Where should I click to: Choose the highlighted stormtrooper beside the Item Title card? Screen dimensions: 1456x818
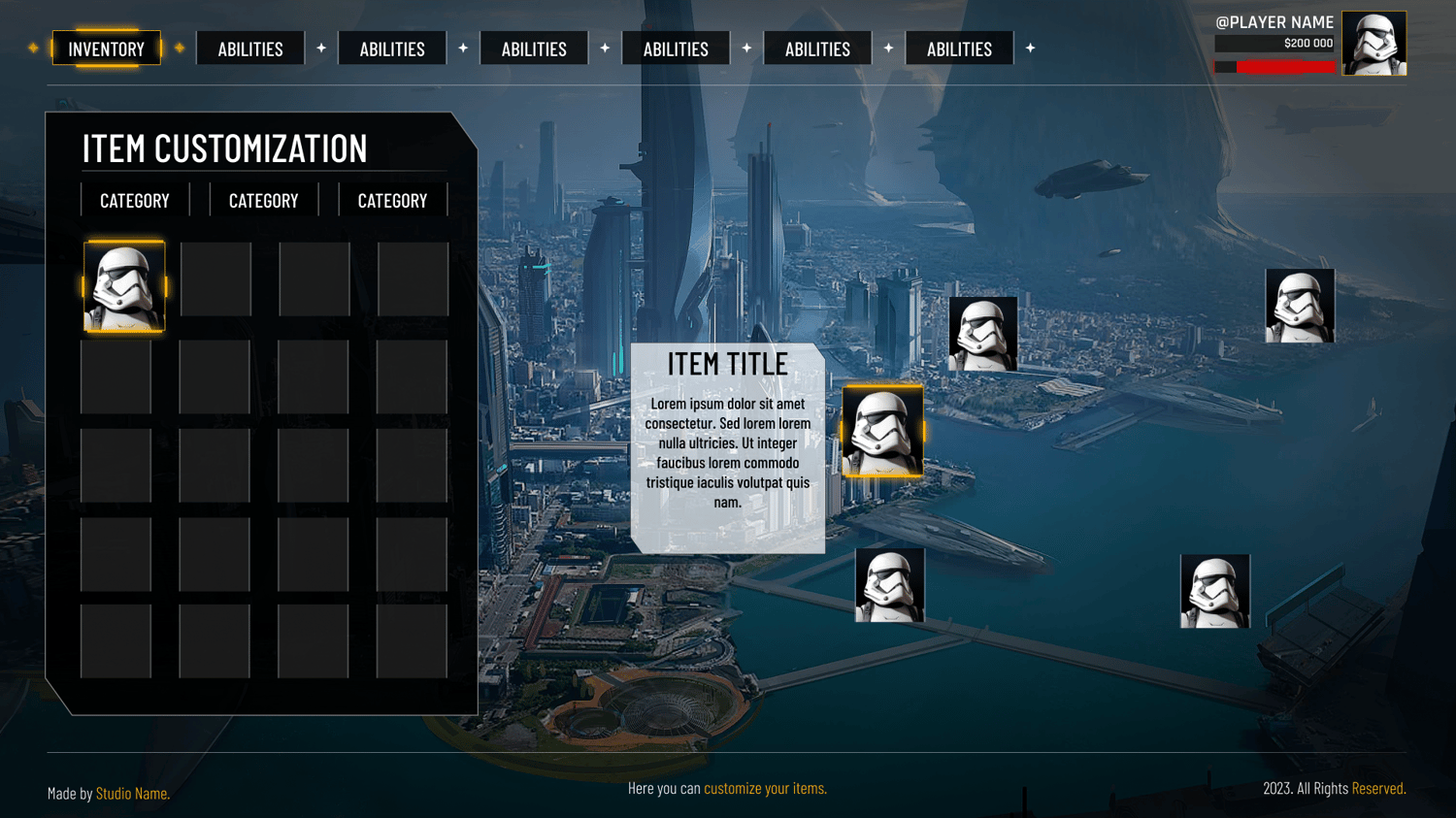(x=882, y=432)
